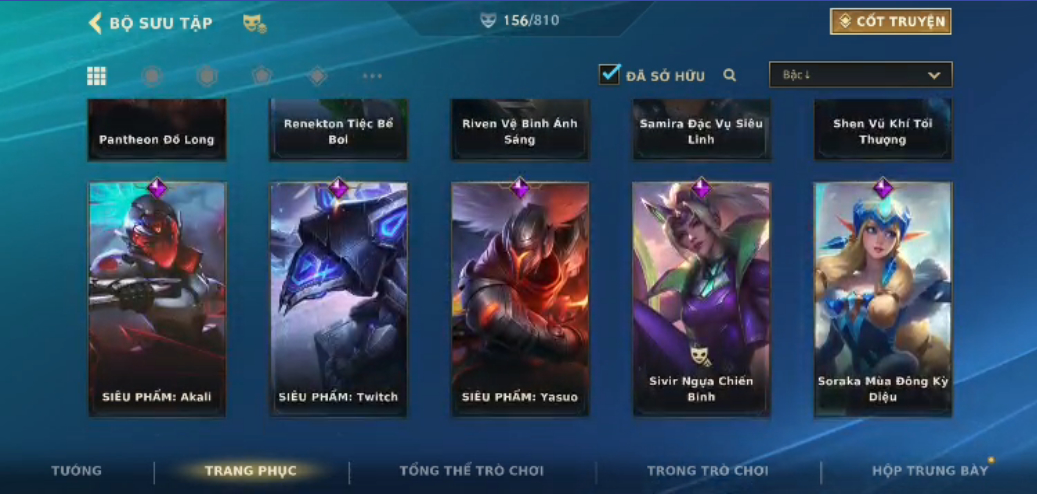Select the grid view filter icon
Screen dimensions: 1037x494
click(97, 76)
